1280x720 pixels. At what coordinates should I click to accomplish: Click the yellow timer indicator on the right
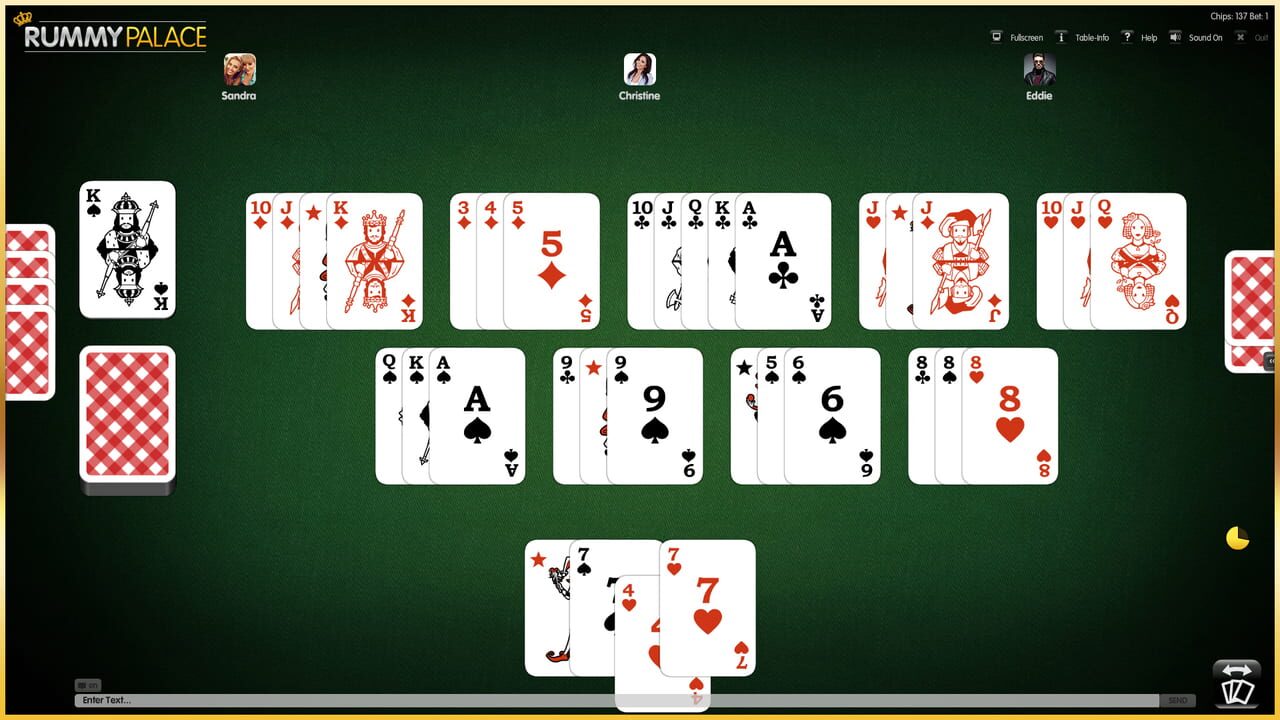1237,537
